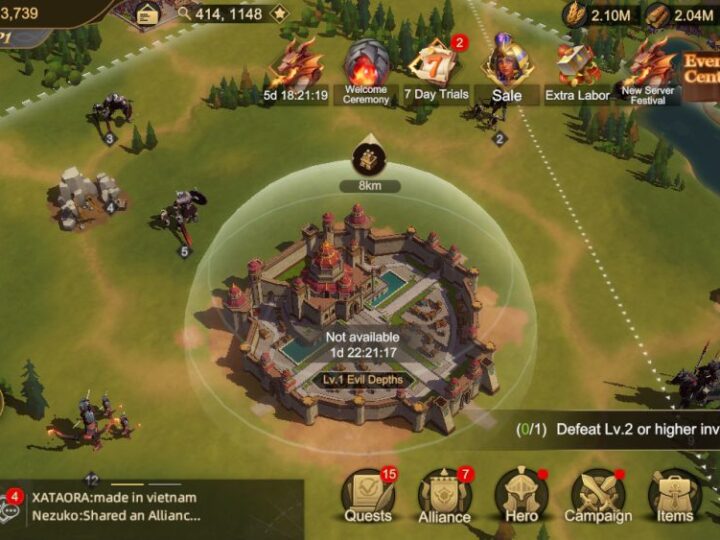
Task: Click the Defeat Lv.2 quest tracker
Action: (x=610, y=429)
